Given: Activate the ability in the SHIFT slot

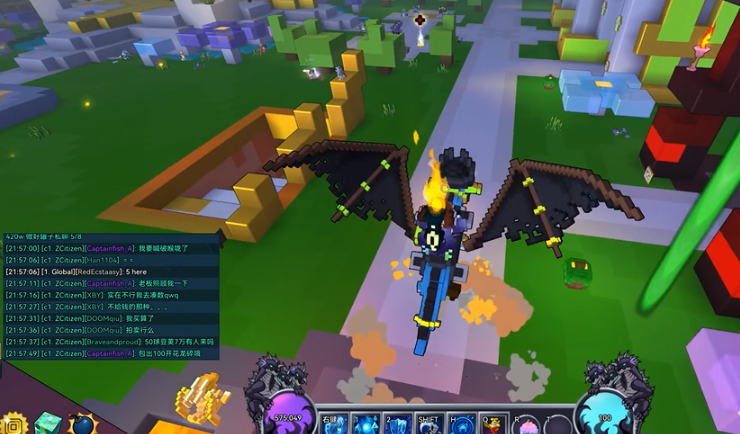Looking at the screenshot, I should tap(430, 424).
